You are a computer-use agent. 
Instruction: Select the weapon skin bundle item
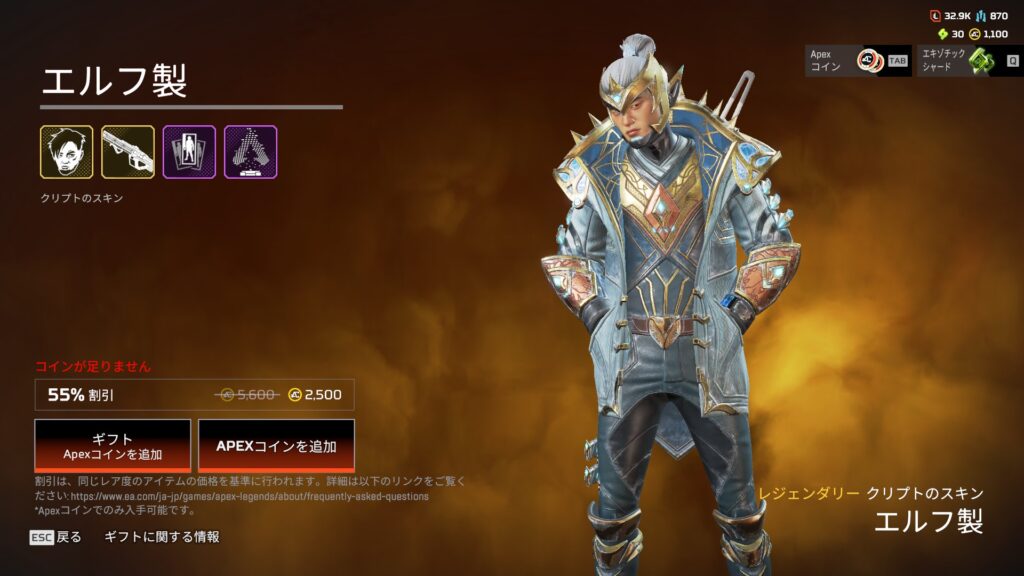point(128,152)
